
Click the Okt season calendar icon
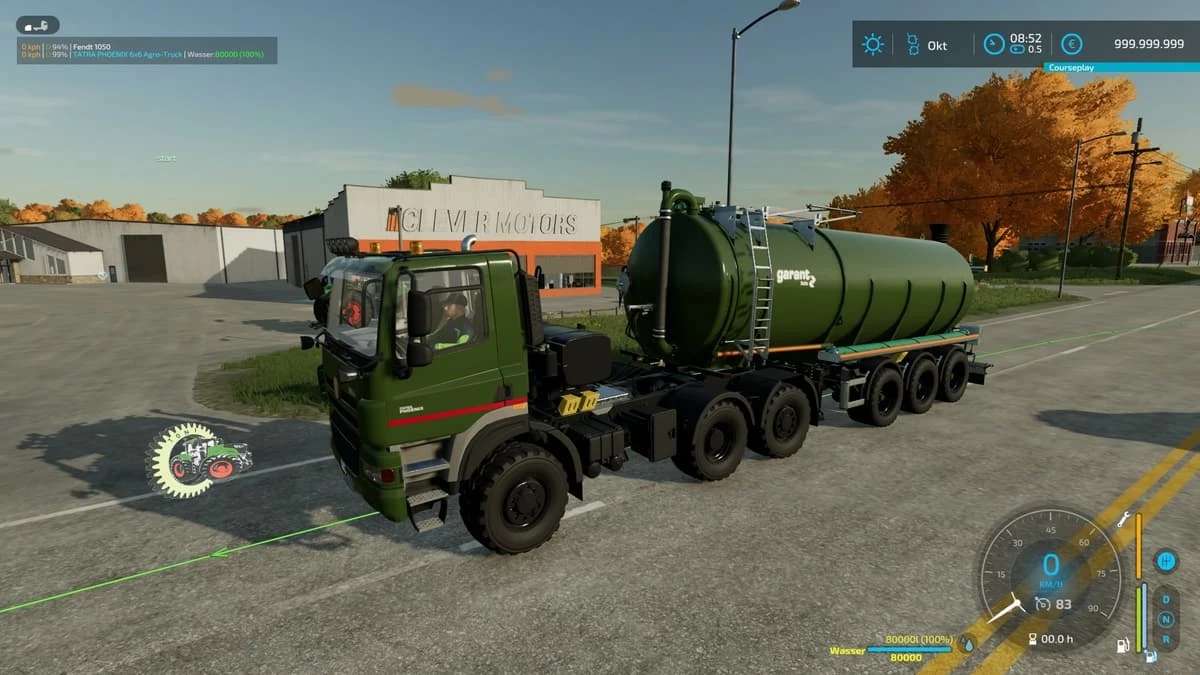pos(912,44)
